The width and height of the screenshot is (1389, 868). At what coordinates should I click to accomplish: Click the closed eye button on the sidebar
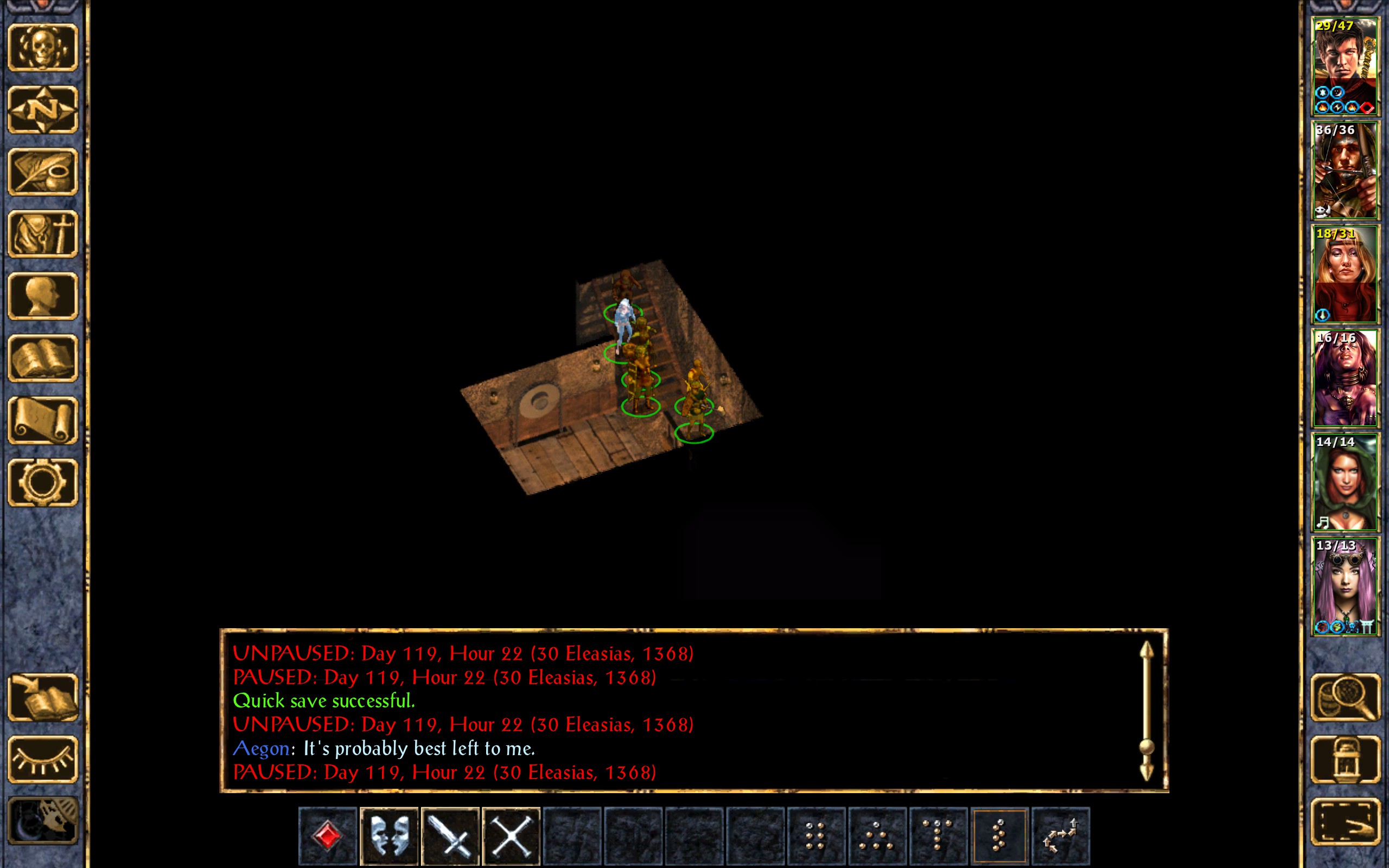click(x=43, y=759)
